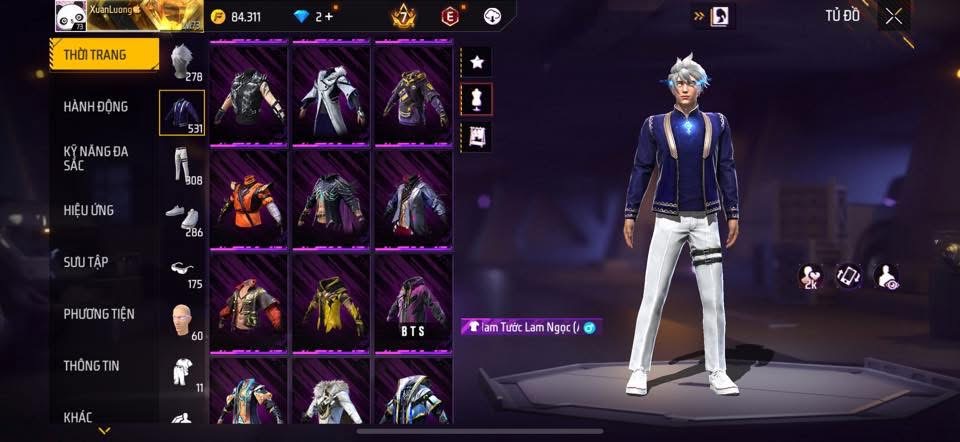Select the pants subcategory icon
This screenshot has width=960, height=442.
point(181,164)
